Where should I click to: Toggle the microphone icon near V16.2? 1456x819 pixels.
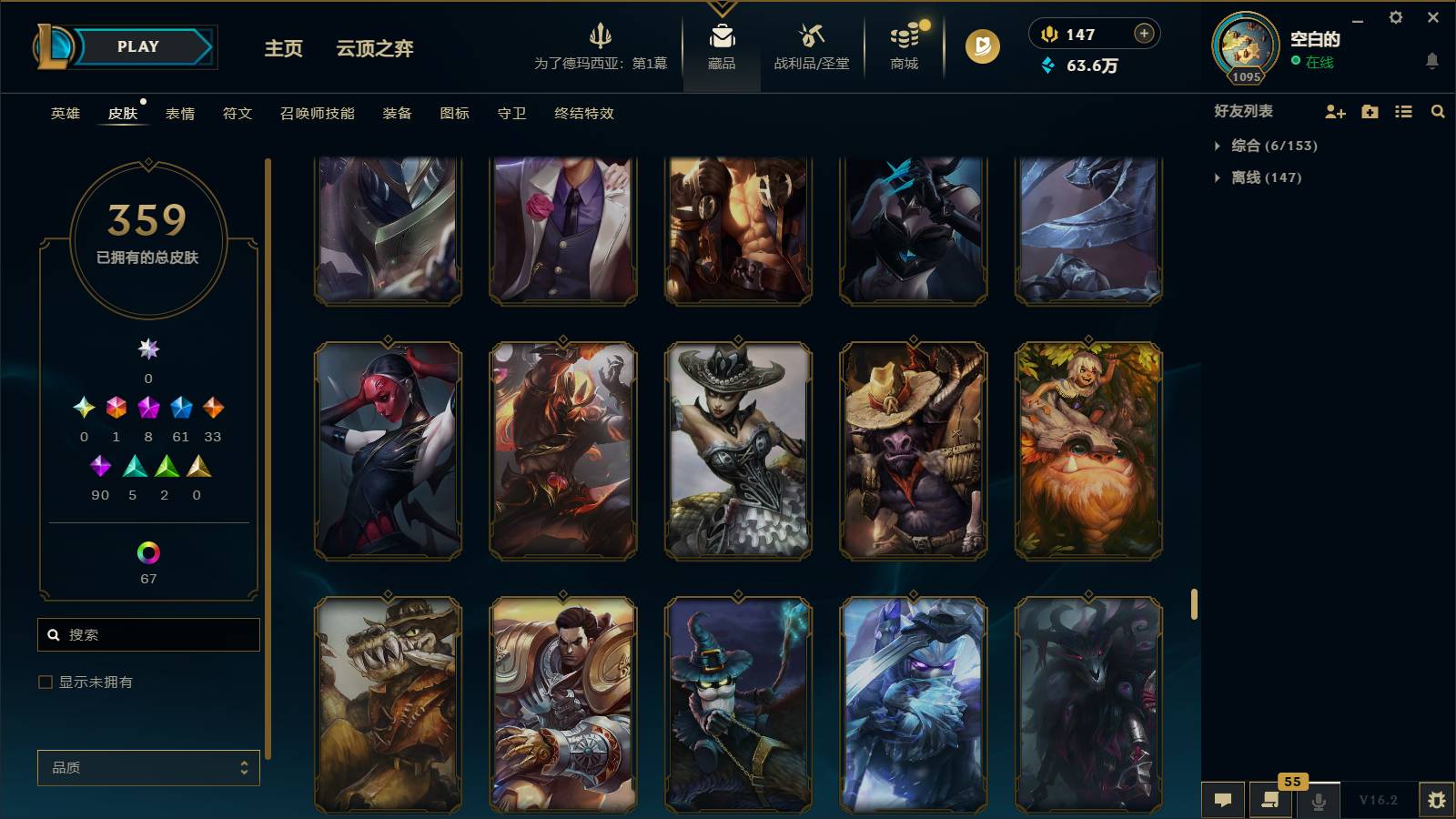1317,800
